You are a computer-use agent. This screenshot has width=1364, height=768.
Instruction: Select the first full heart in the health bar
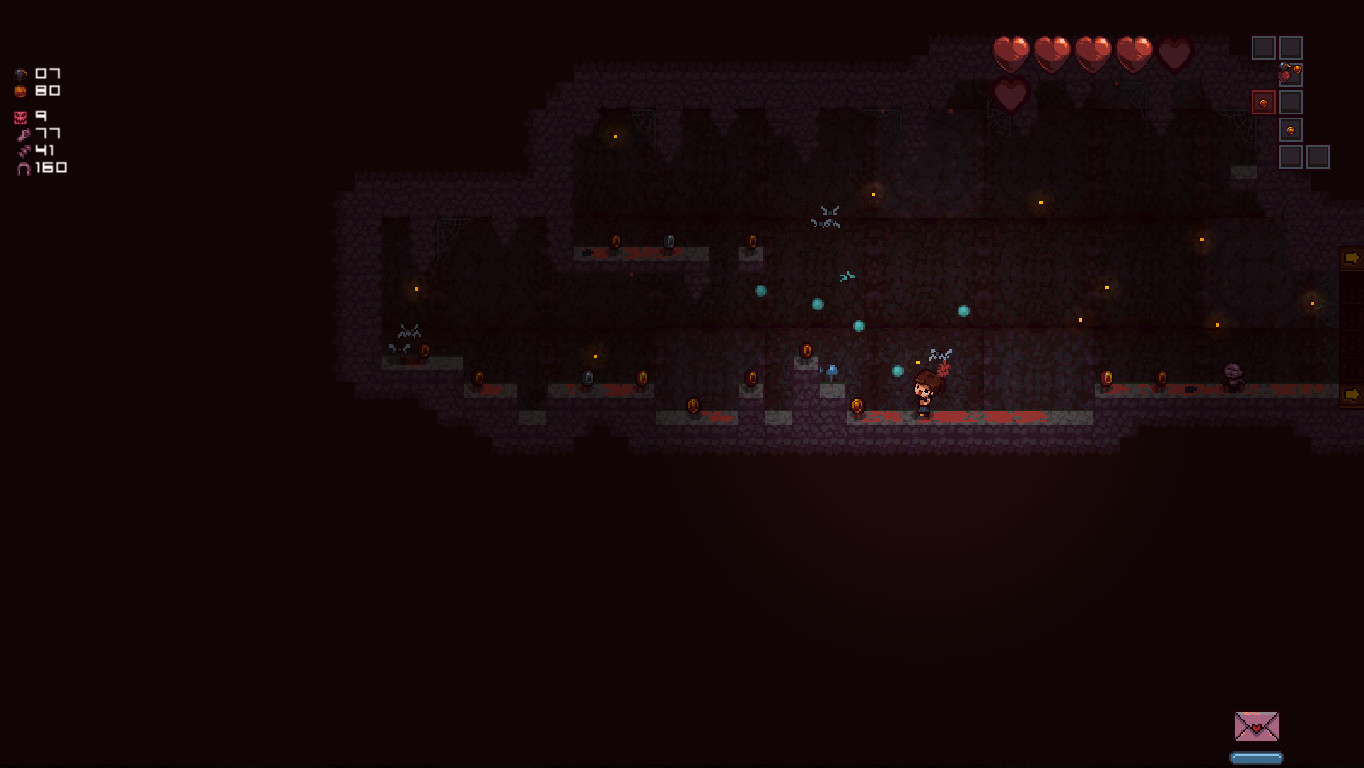1009,50
